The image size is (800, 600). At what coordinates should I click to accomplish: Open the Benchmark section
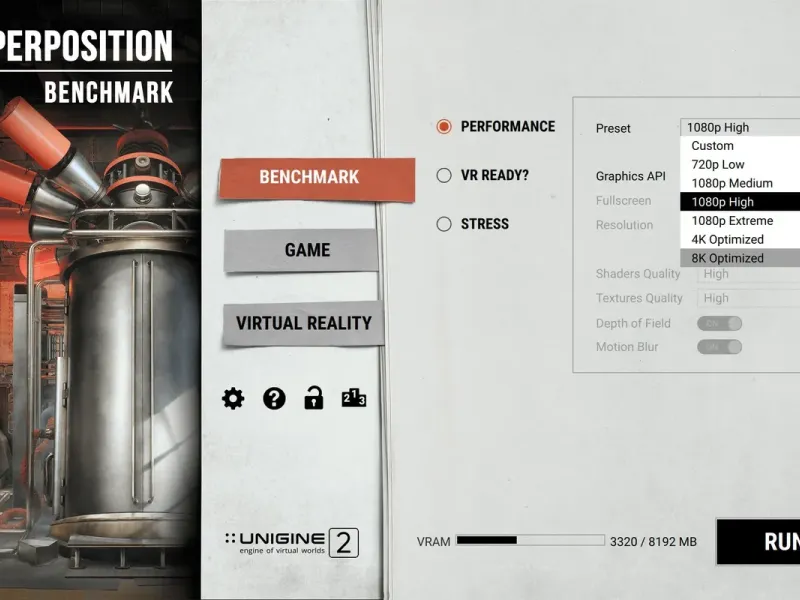click(309, 177)
